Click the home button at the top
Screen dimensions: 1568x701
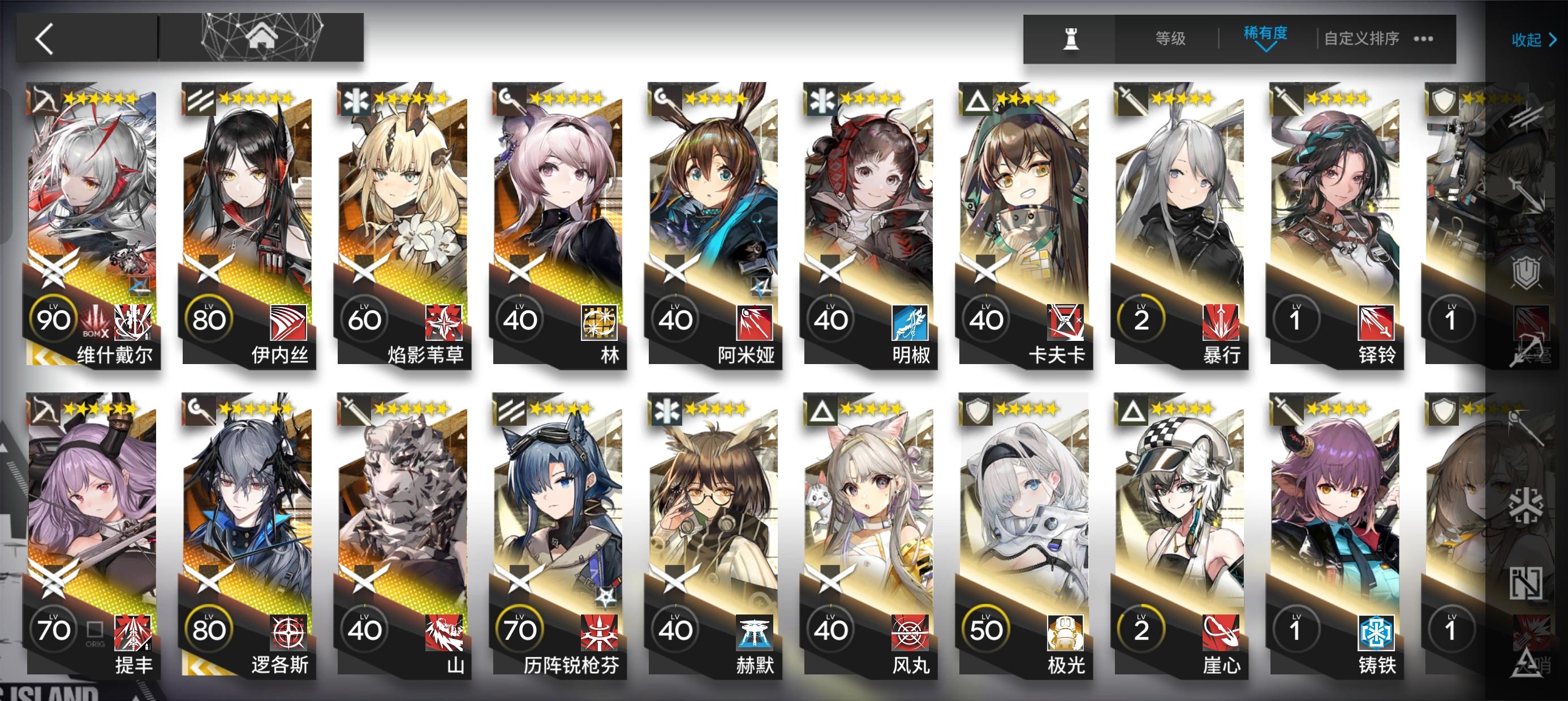point(262,37)
